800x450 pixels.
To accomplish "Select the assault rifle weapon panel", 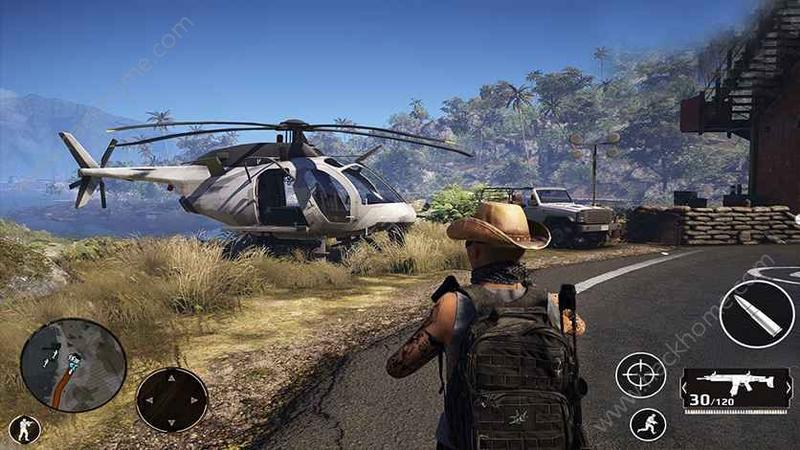I will point(736,384).
